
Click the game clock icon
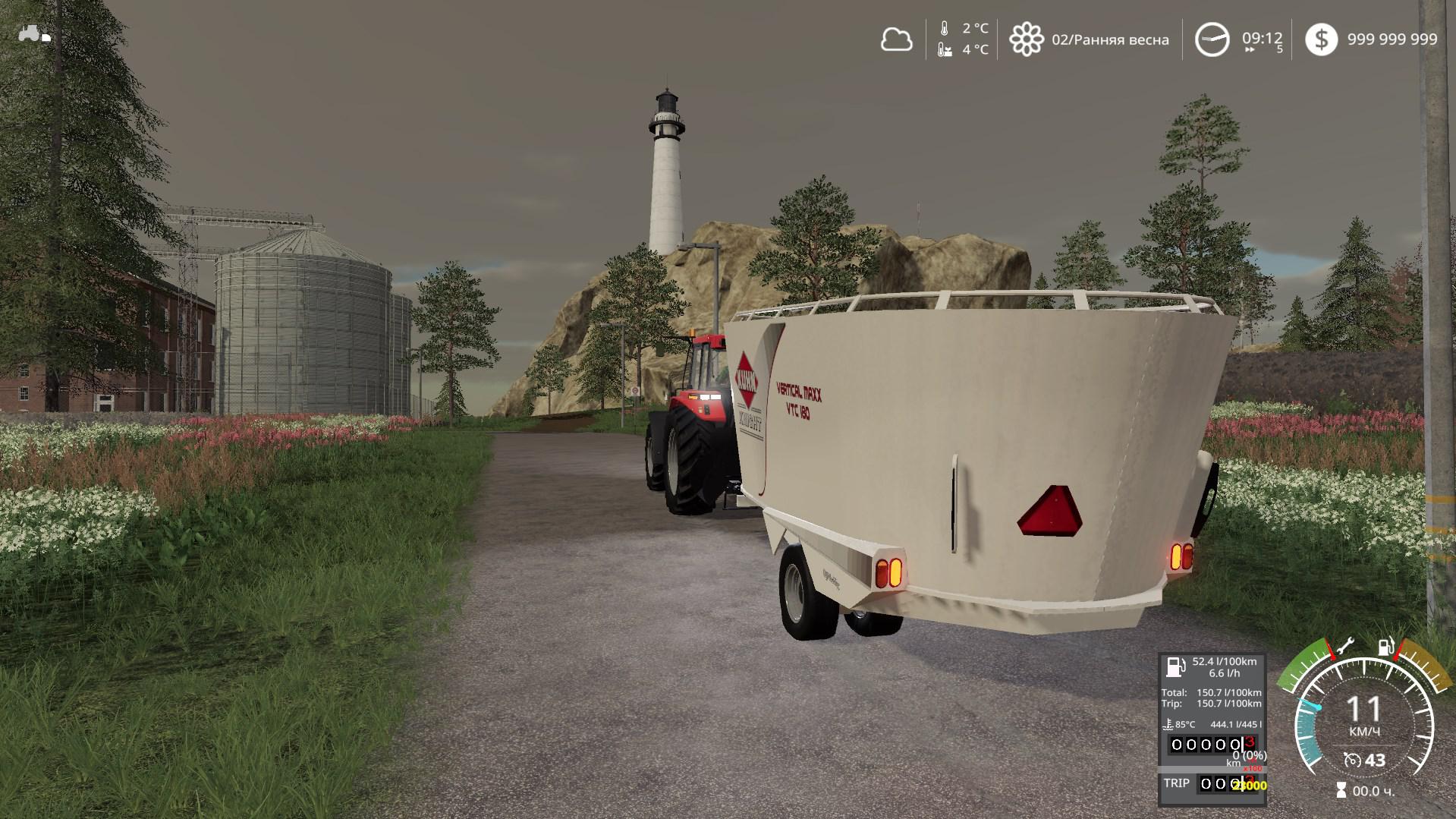point(1212,39)
